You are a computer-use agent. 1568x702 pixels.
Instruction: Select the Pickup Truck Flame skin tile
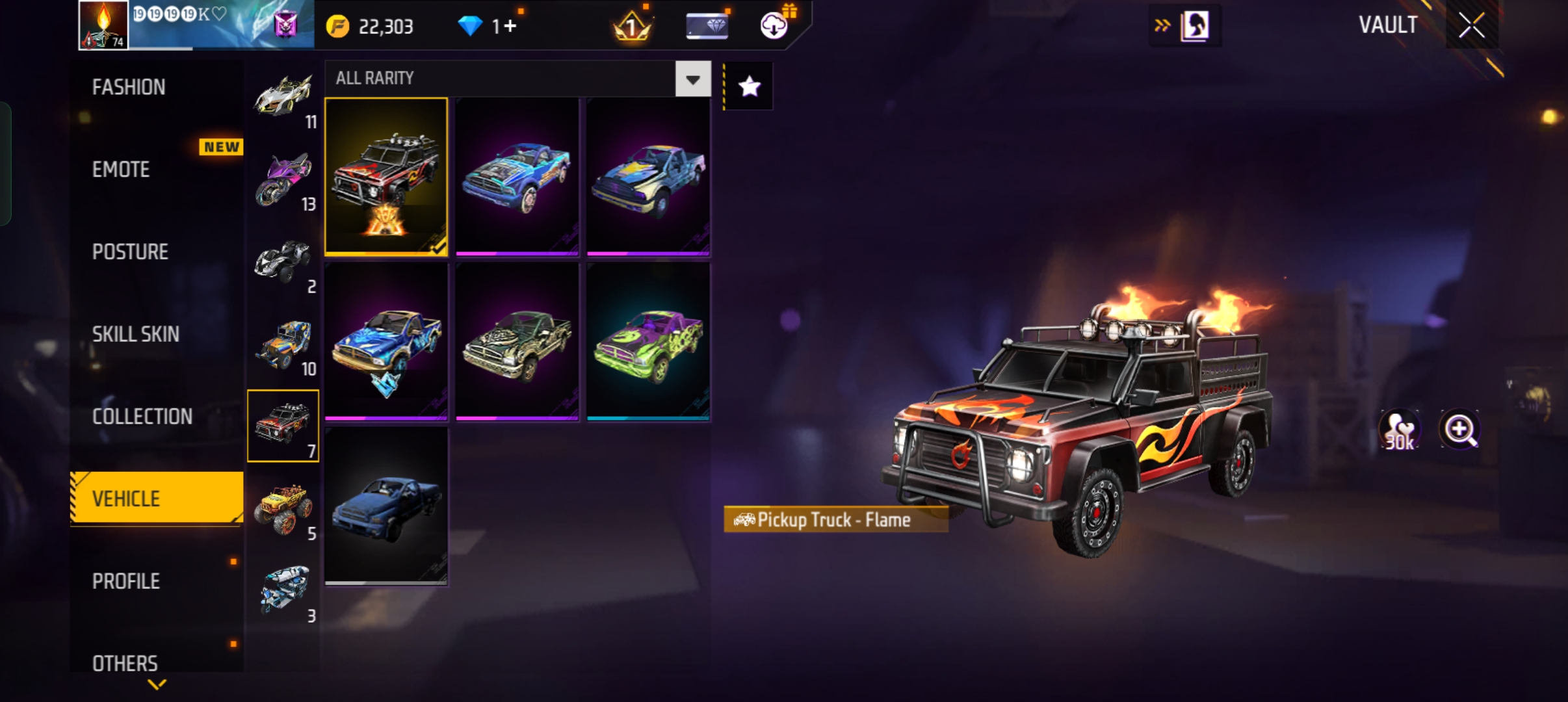(x=386, y=176)
